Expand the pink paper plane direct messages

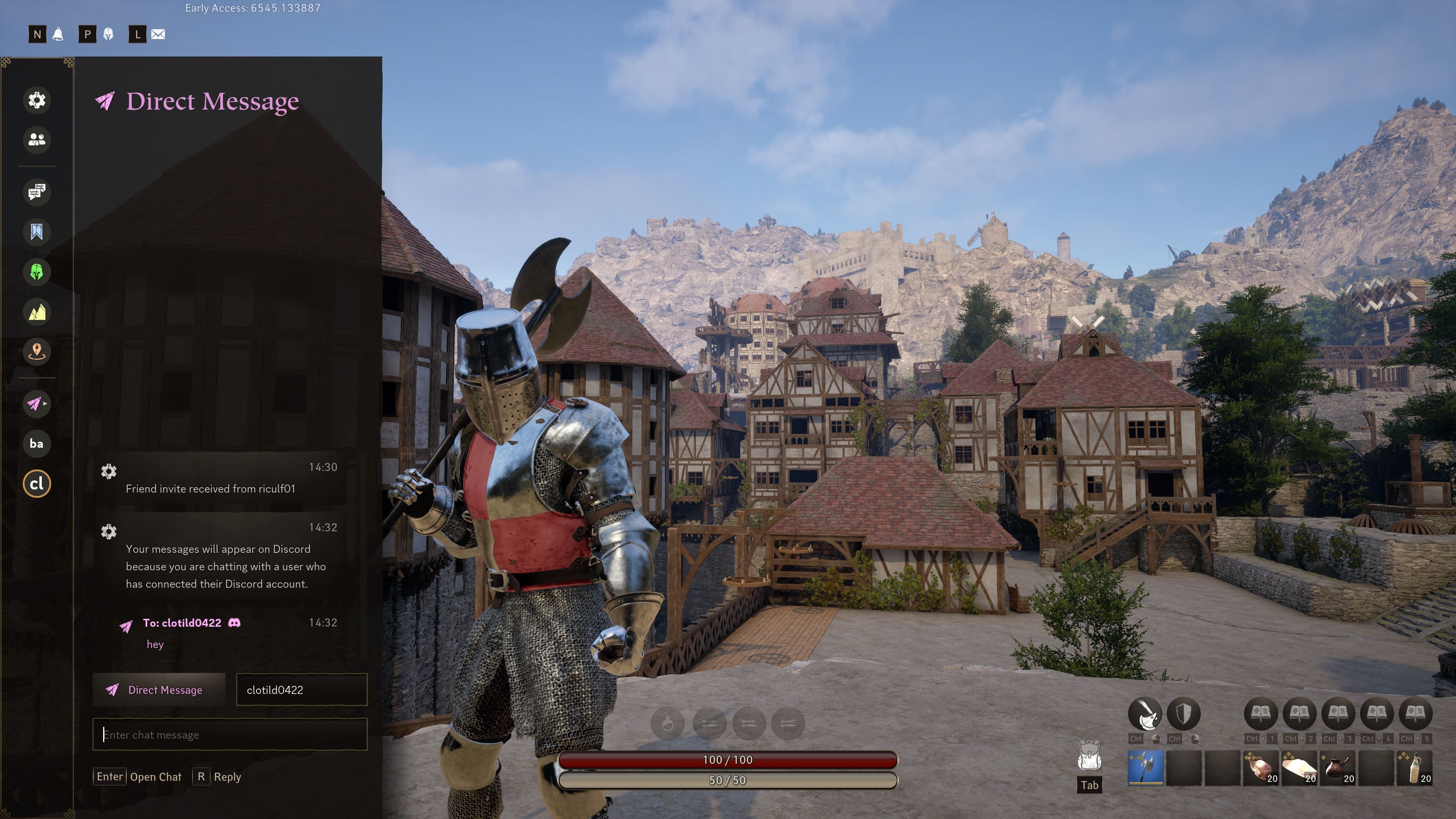point(37,403)
